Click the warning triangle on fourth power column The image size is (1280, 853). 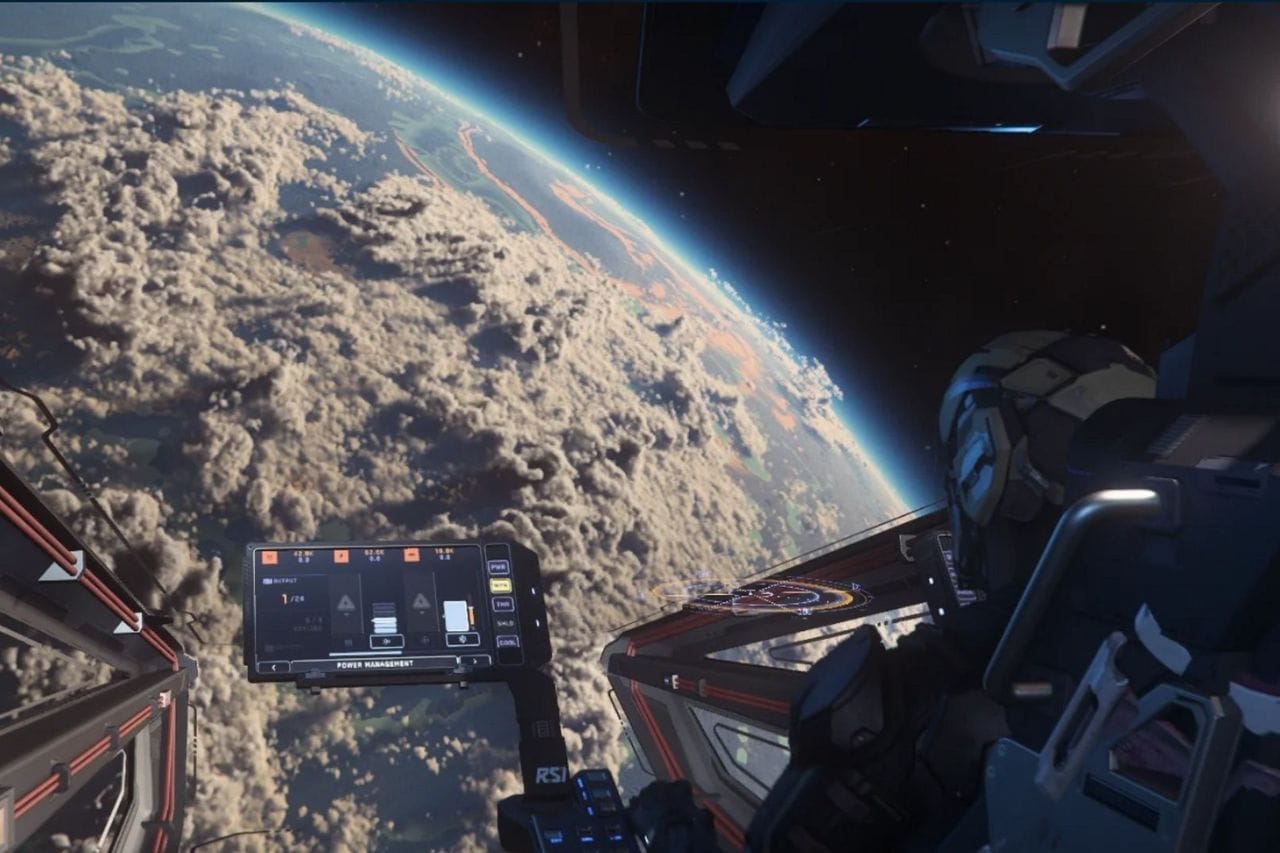coord(419,600)
